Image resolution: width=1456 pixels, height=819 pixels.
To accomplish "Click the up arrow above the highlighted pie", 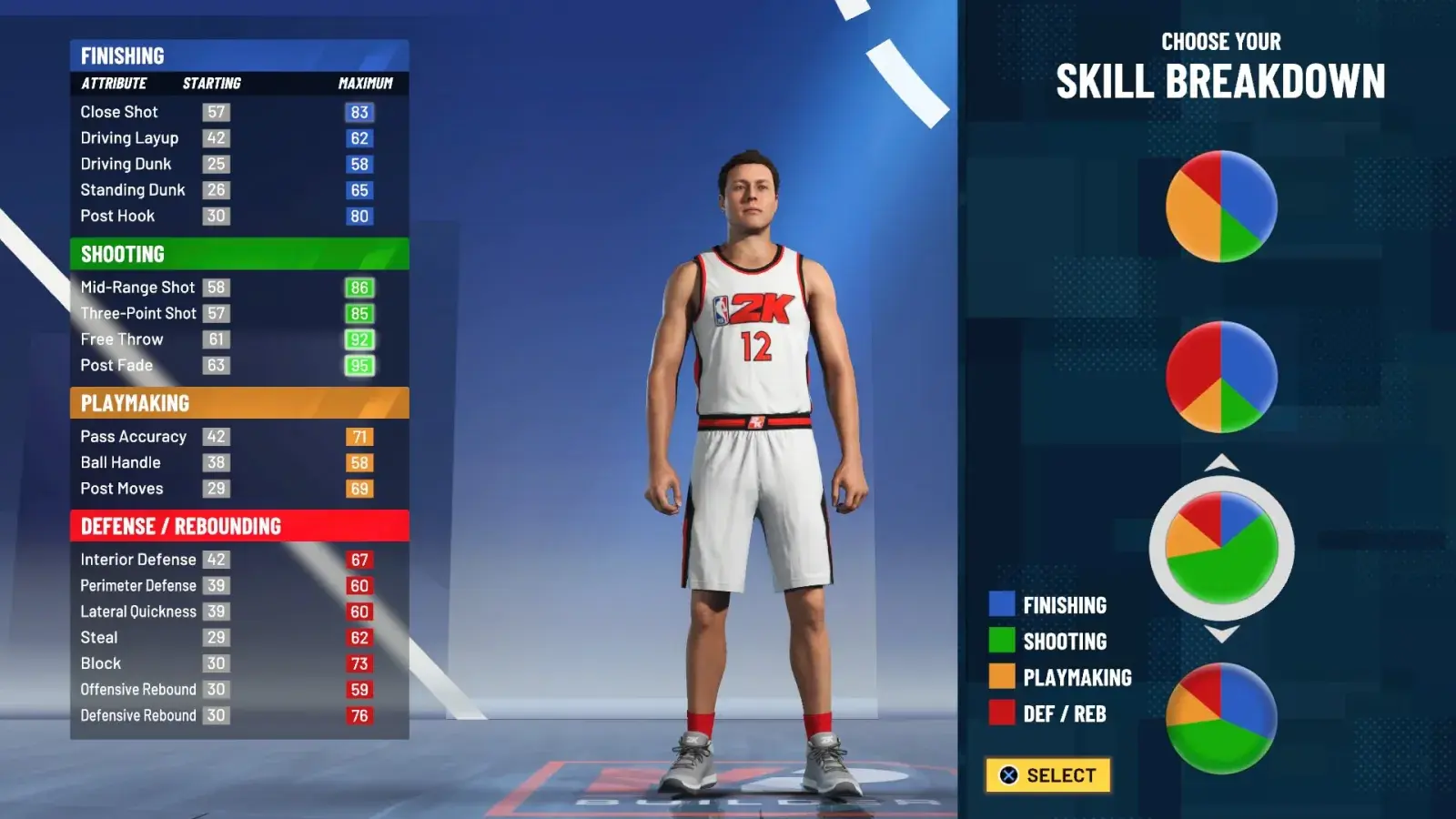I will (1221, 463).
